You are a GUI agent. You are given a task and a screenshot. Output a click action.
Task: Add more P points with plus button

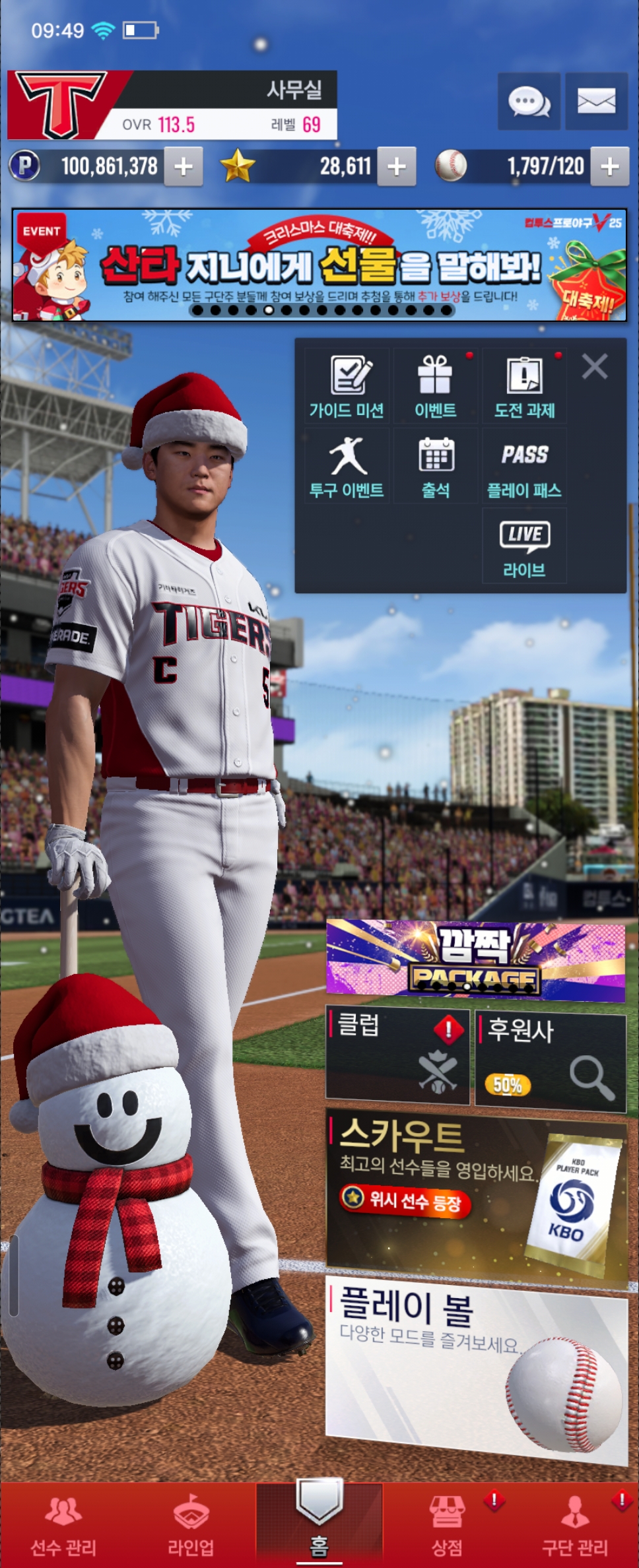click(x=184, y=166)
